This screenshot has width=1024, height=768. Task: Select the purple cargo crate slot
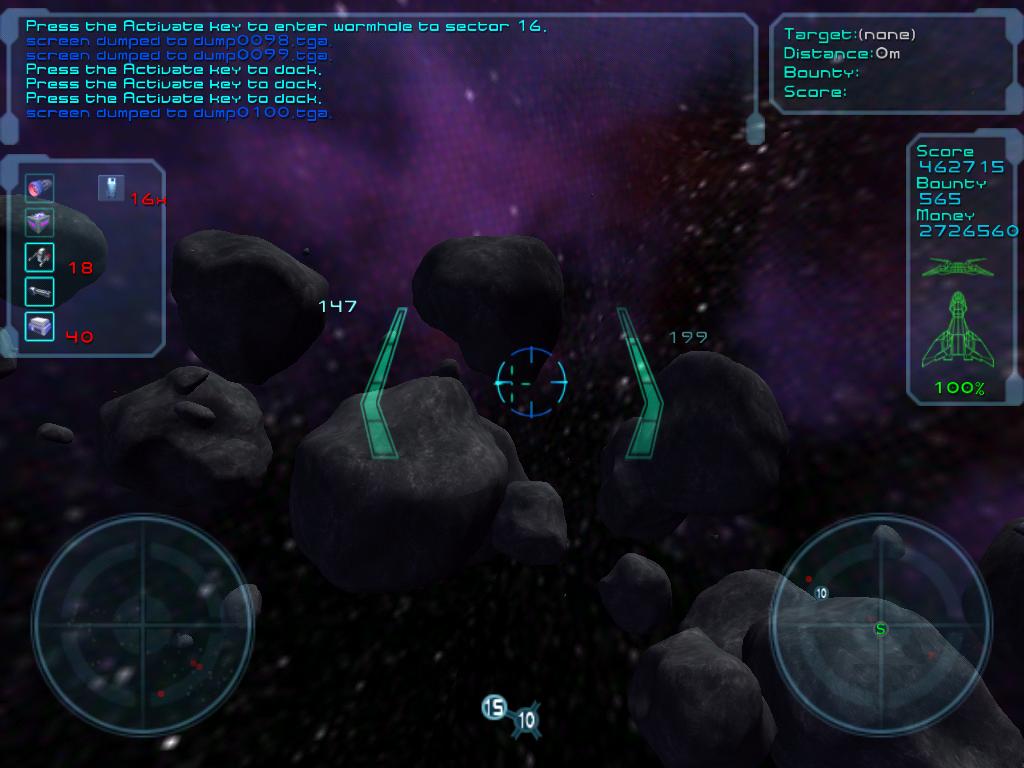[x=40, y=223]
